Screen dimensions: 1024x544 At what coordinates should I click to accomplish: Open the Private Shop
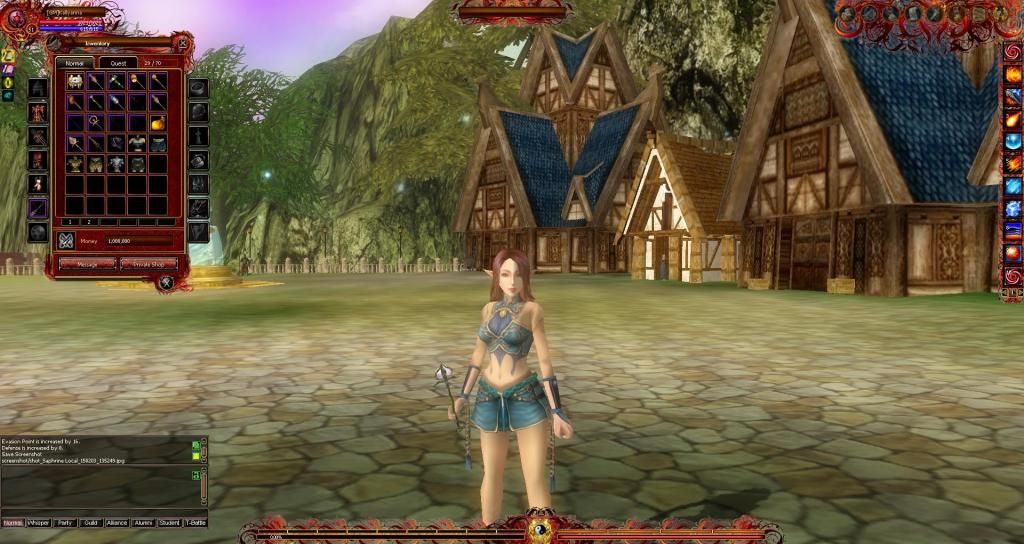tap(149, 264)
